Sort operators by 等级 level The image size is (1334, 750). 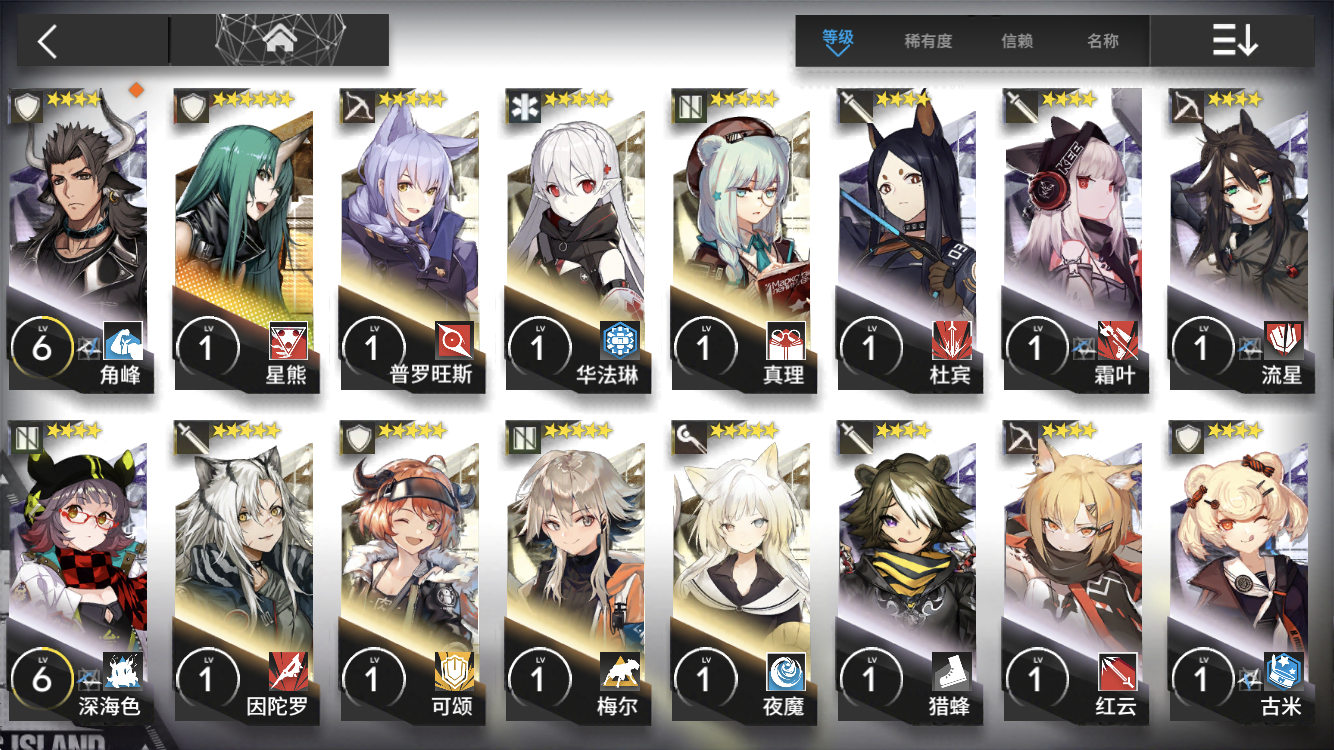pos(838,41)
